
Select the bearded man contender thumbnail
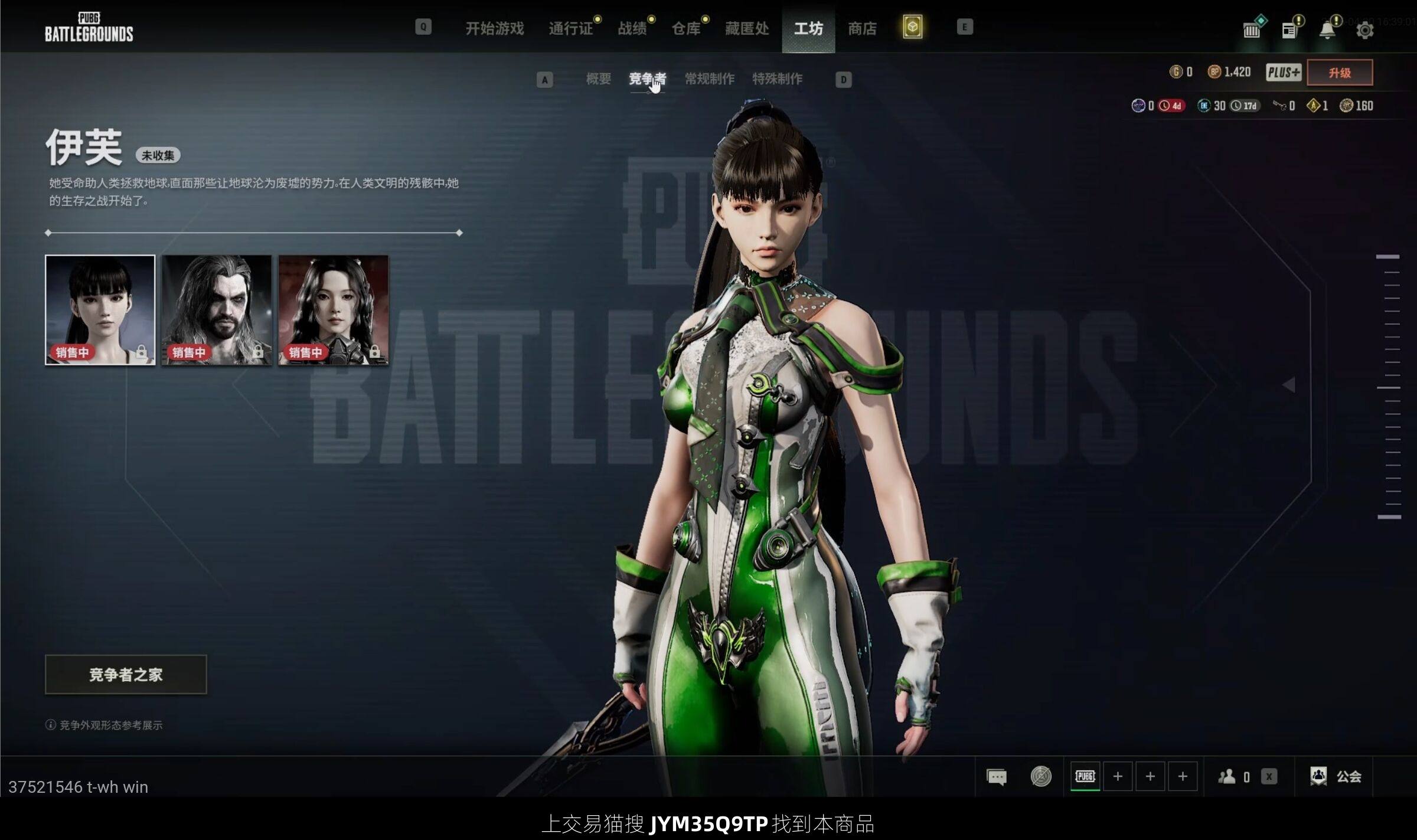(x=217, y=310)
